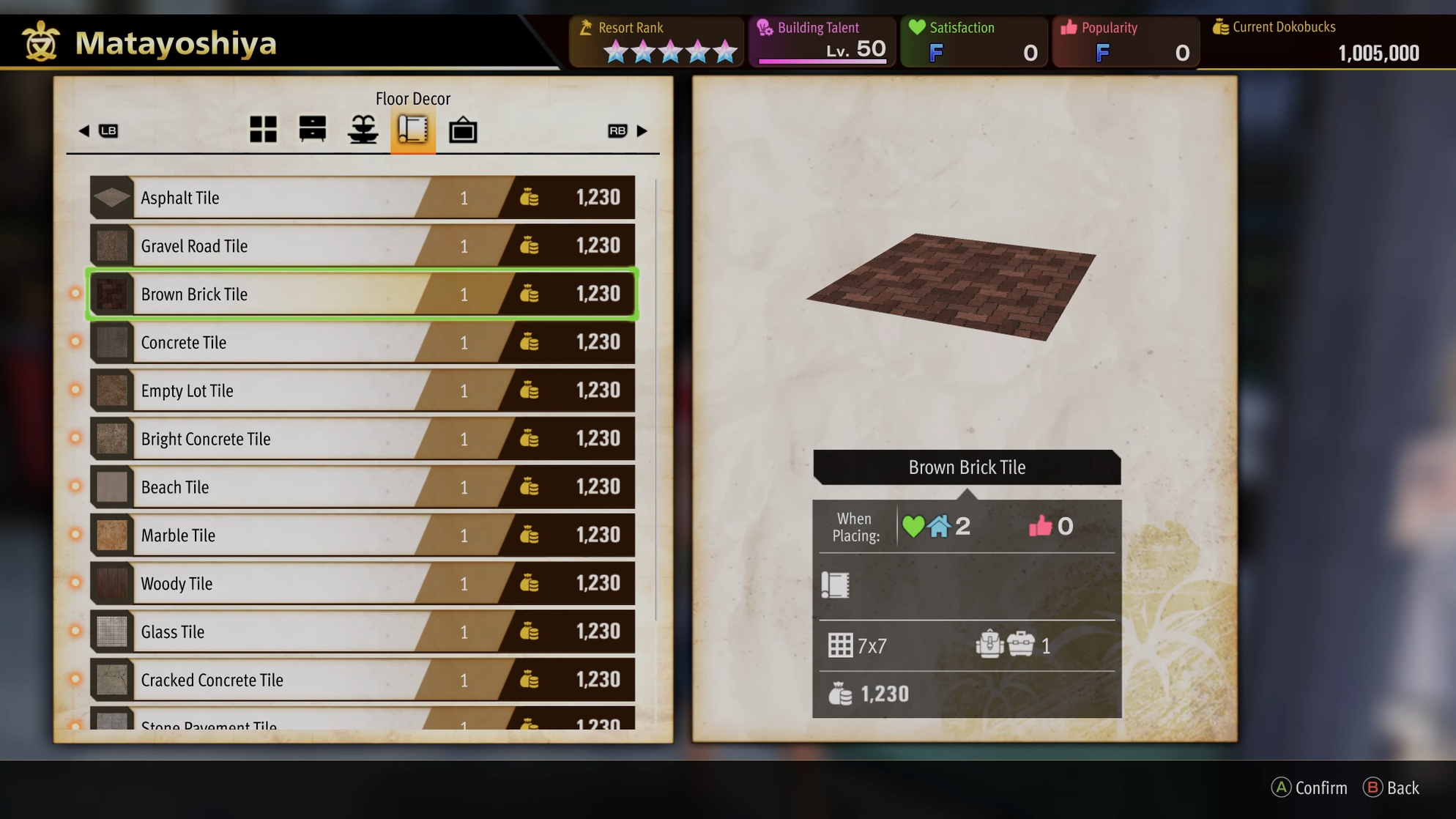Choose Cracked Concrete Tile
The width and height of the screenshot is (1456, 819).
[362, 680]
